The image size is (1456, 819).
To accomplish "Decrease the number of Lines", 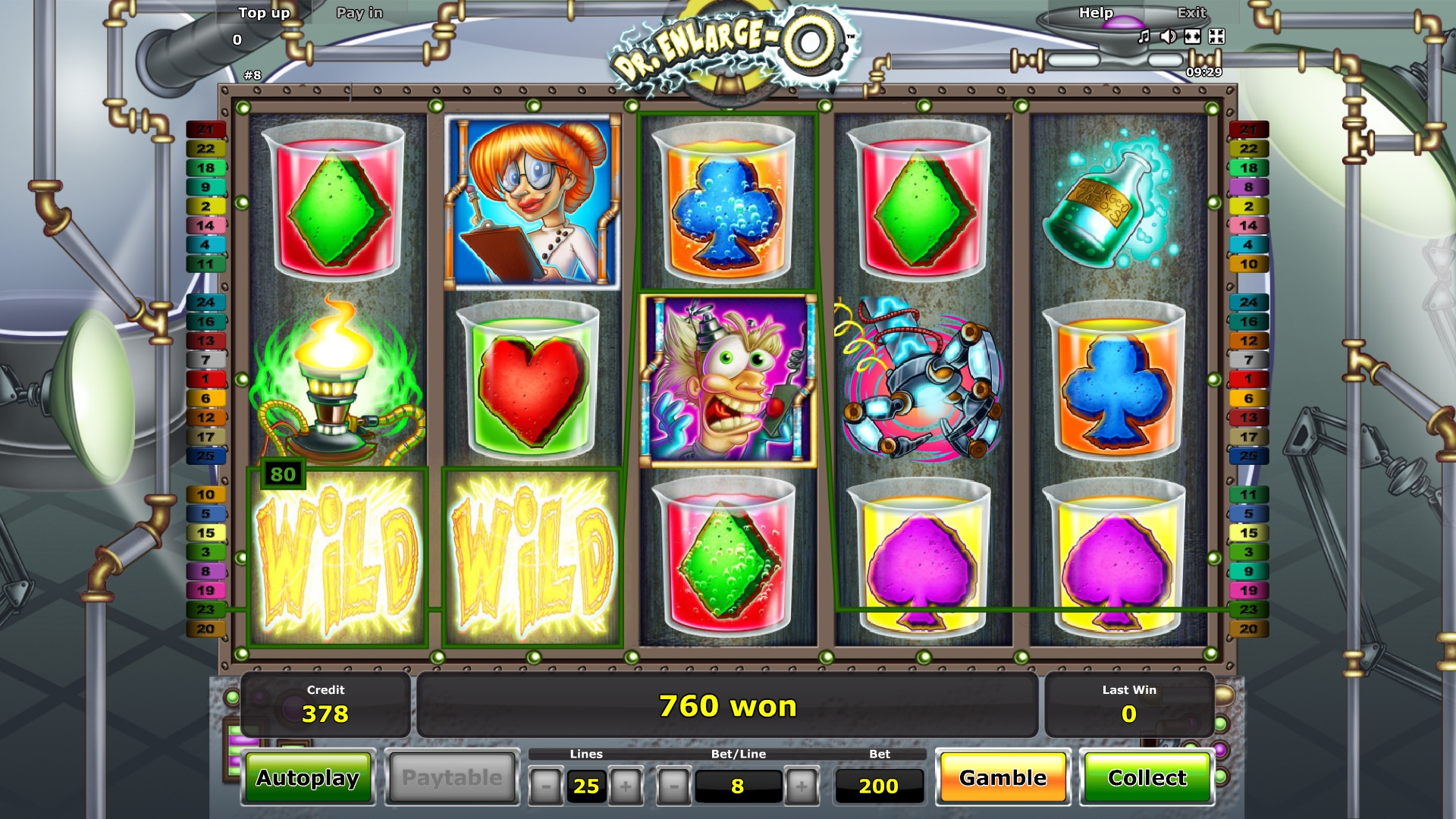I will point(545,786).
